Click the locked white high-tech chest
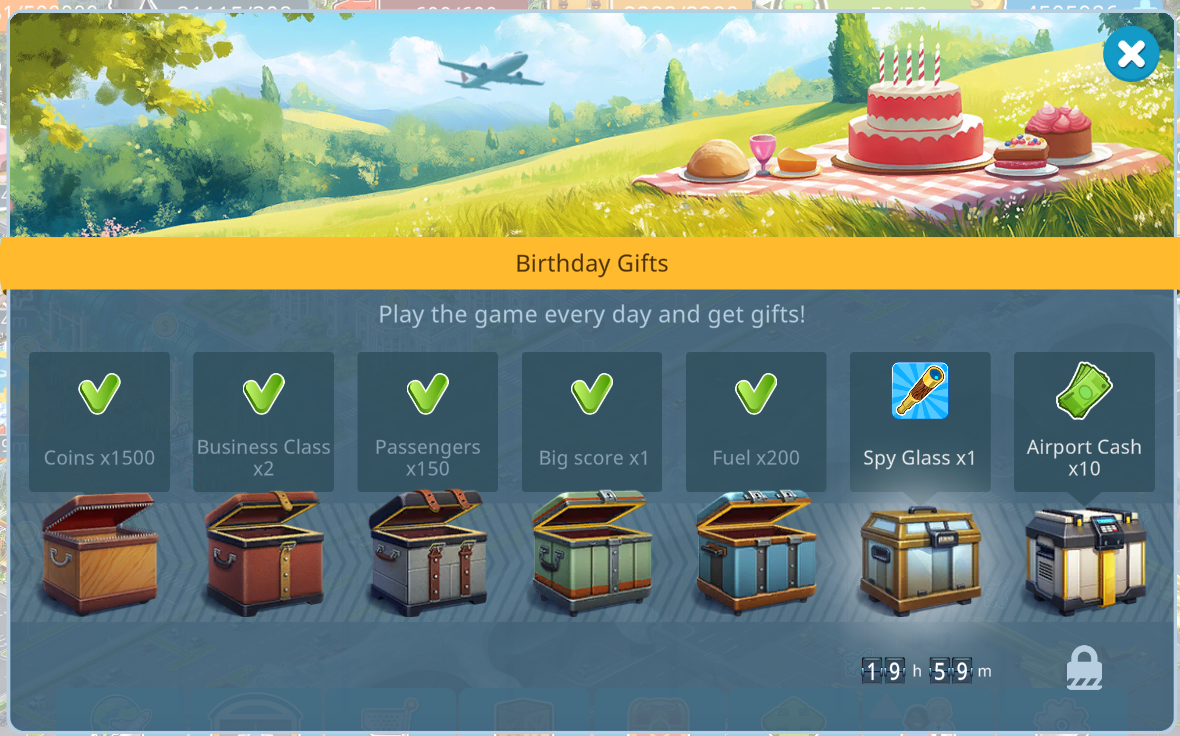Screen dimensions: 1180x736 click(x=1084, y=559)
